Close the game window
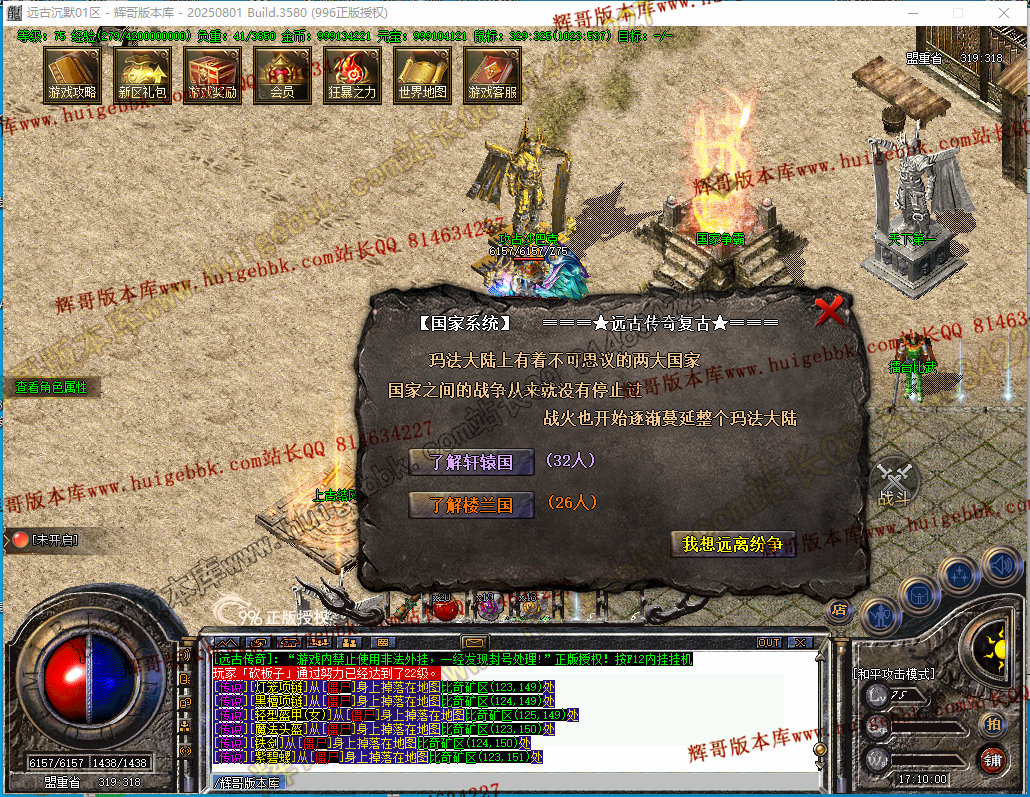 point(1003,13)
